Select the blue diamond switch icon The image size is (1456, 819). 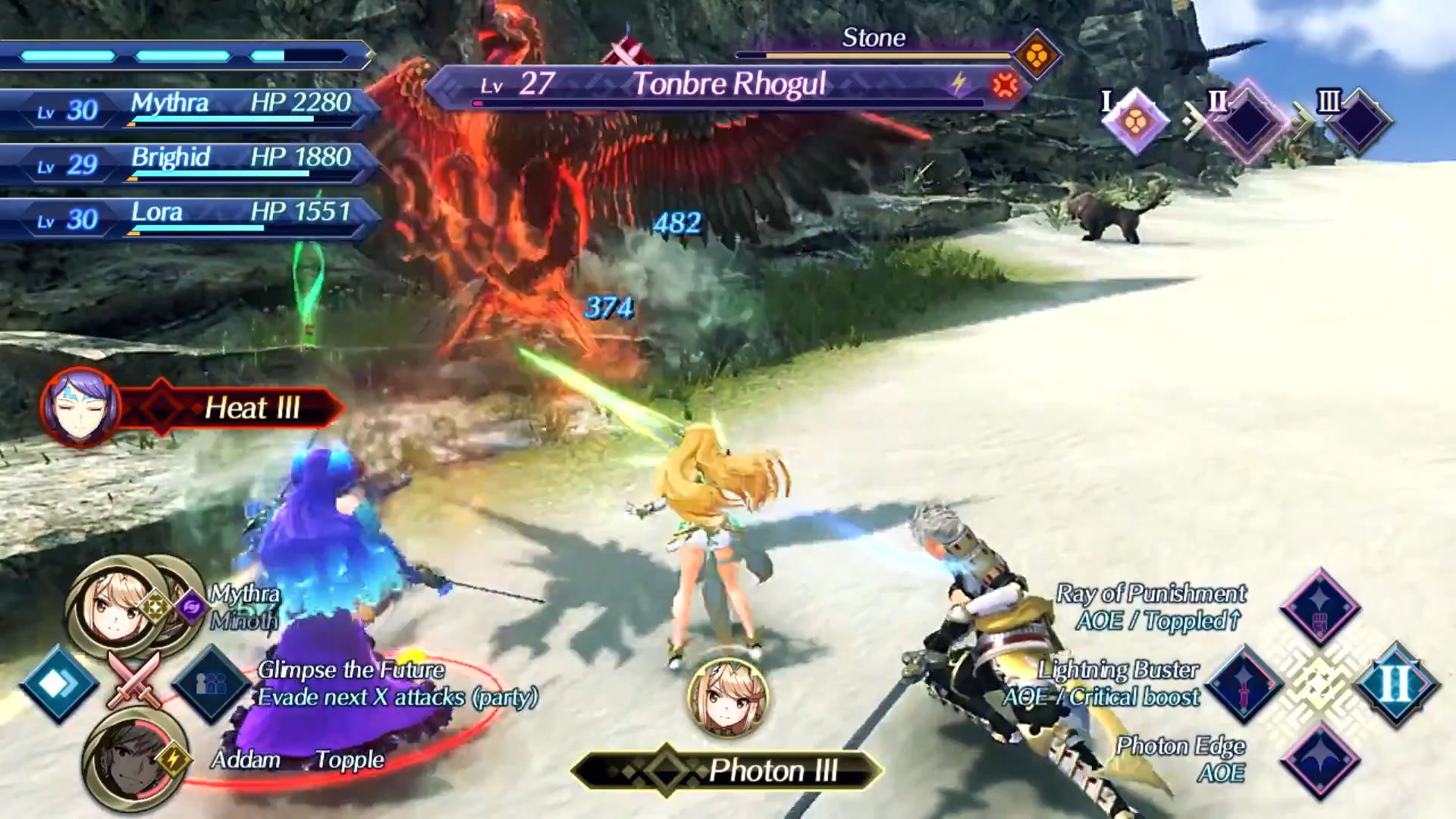[58, 684]
